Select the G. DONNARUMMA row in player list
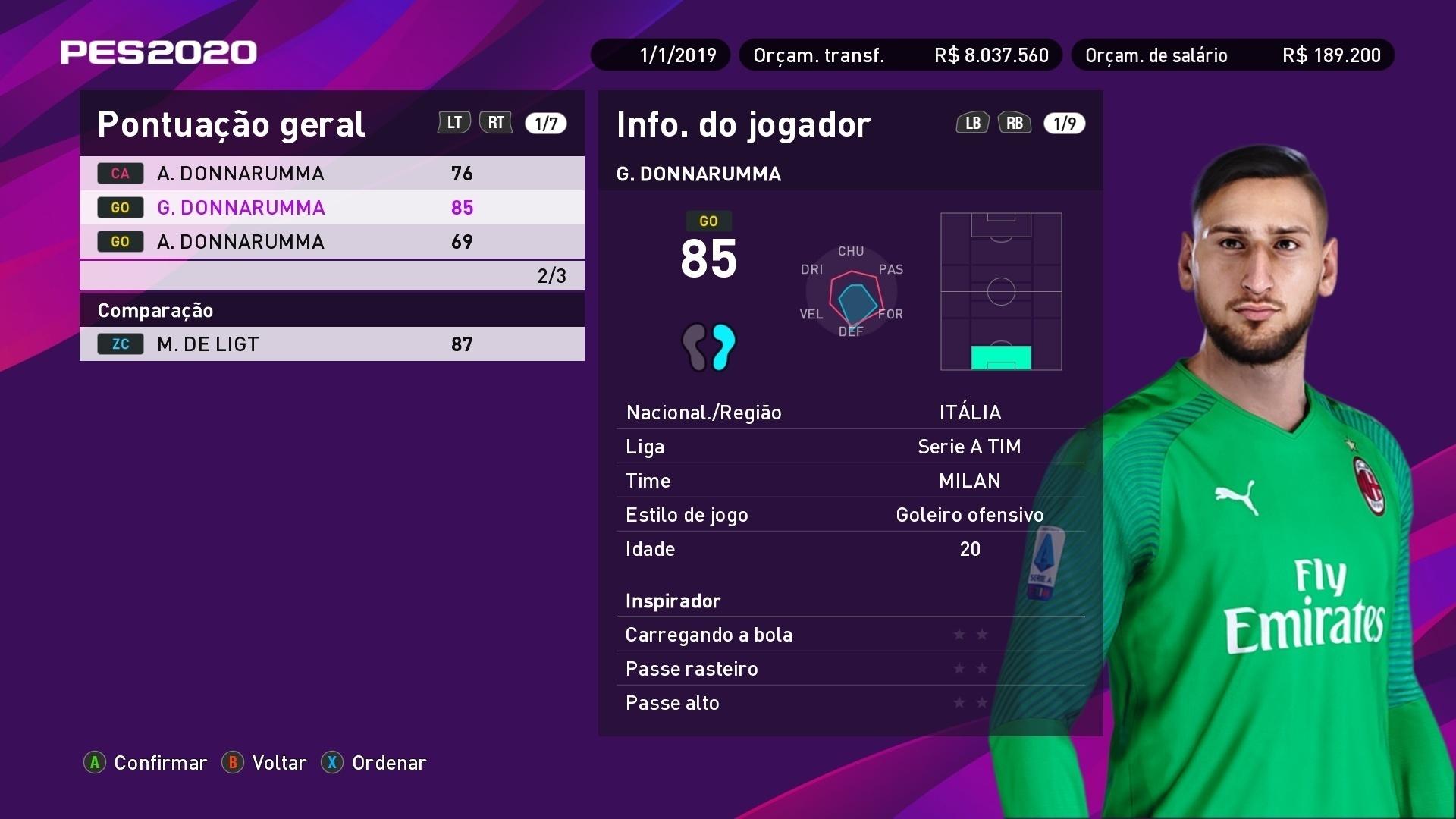1456x819 pixels. click(x=331, y=207)
